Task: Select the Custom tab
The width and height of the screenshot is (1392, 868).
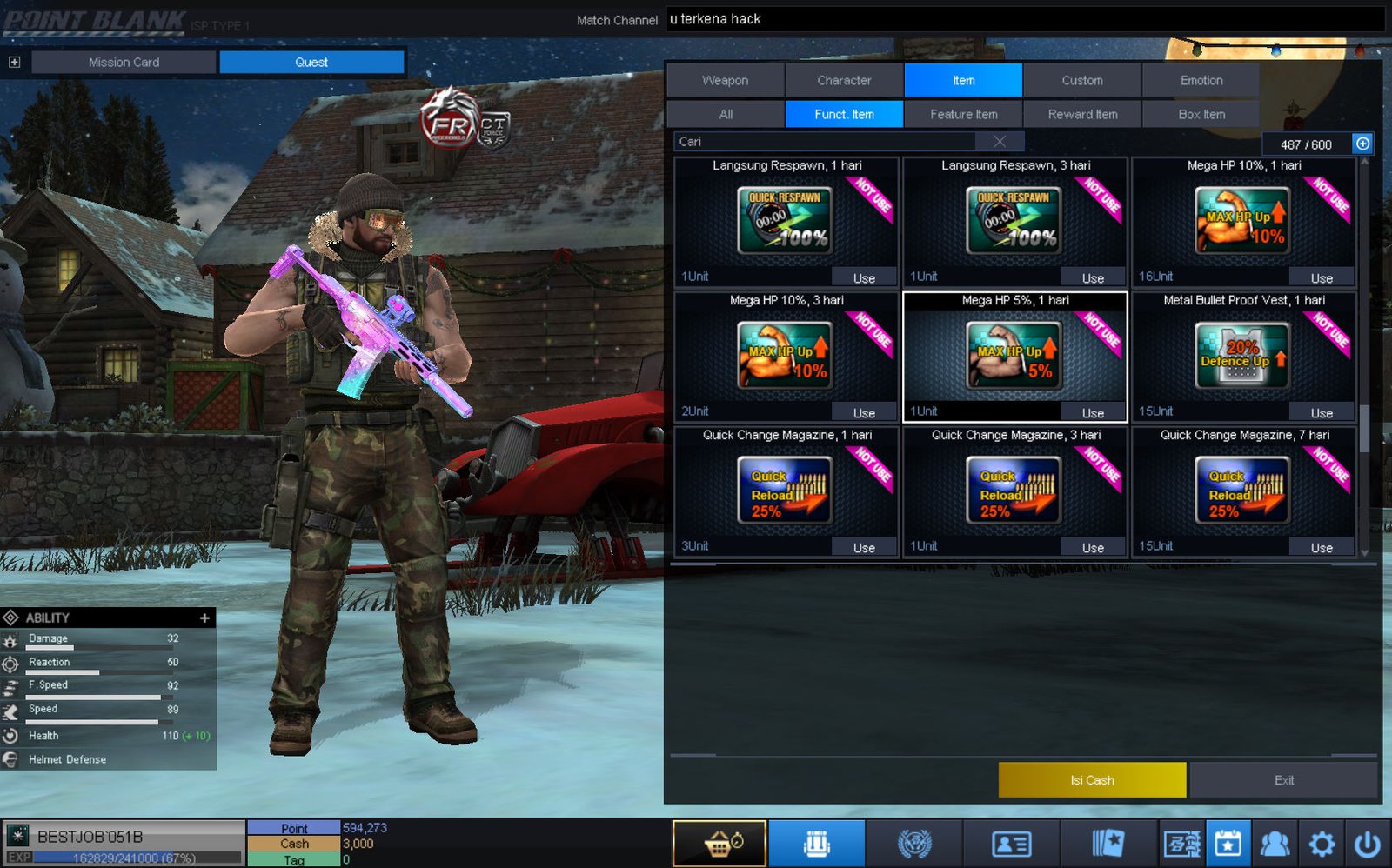Action: (x=1082, y=80)
